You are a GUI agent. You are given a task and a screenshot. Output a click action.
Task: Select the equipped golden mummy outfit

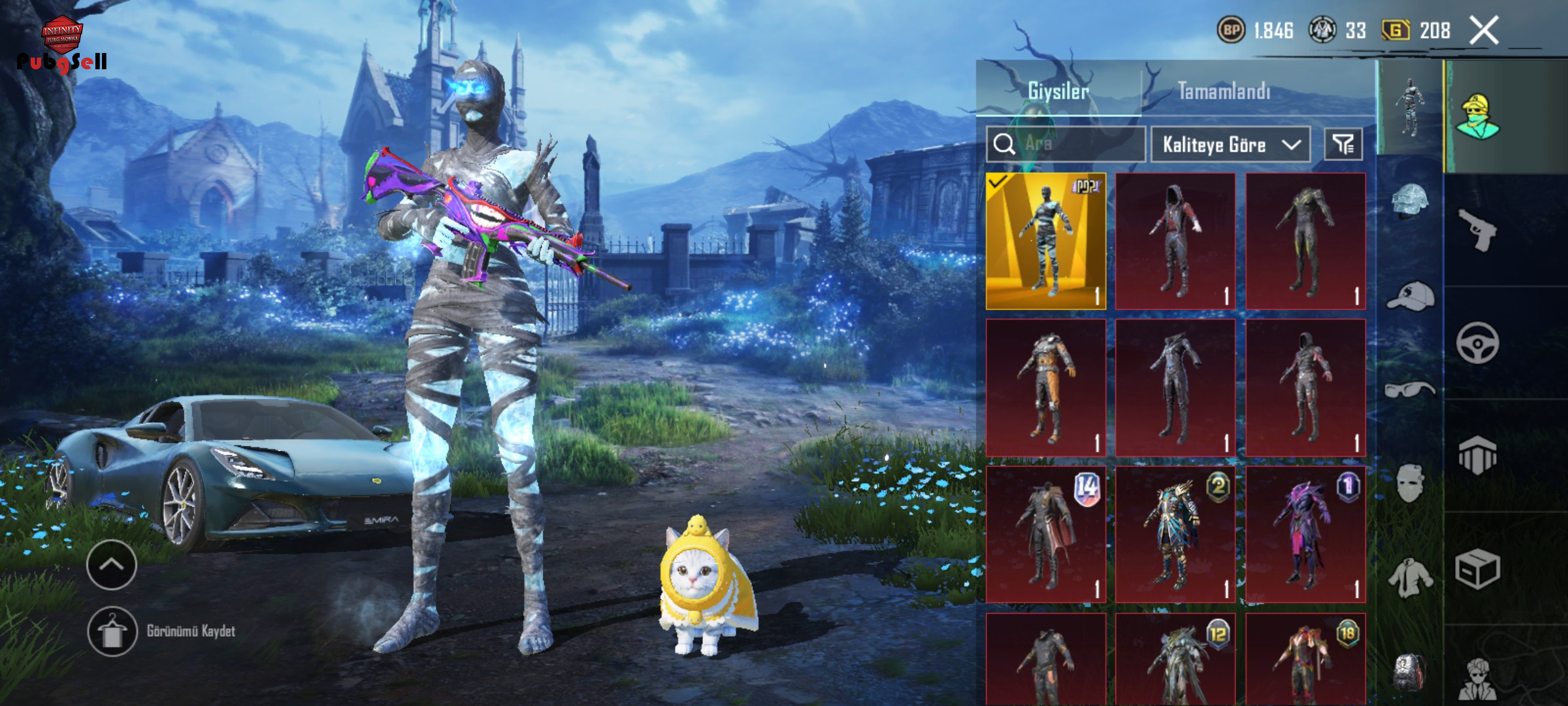pyautogui.click(x=1045, y=241)
